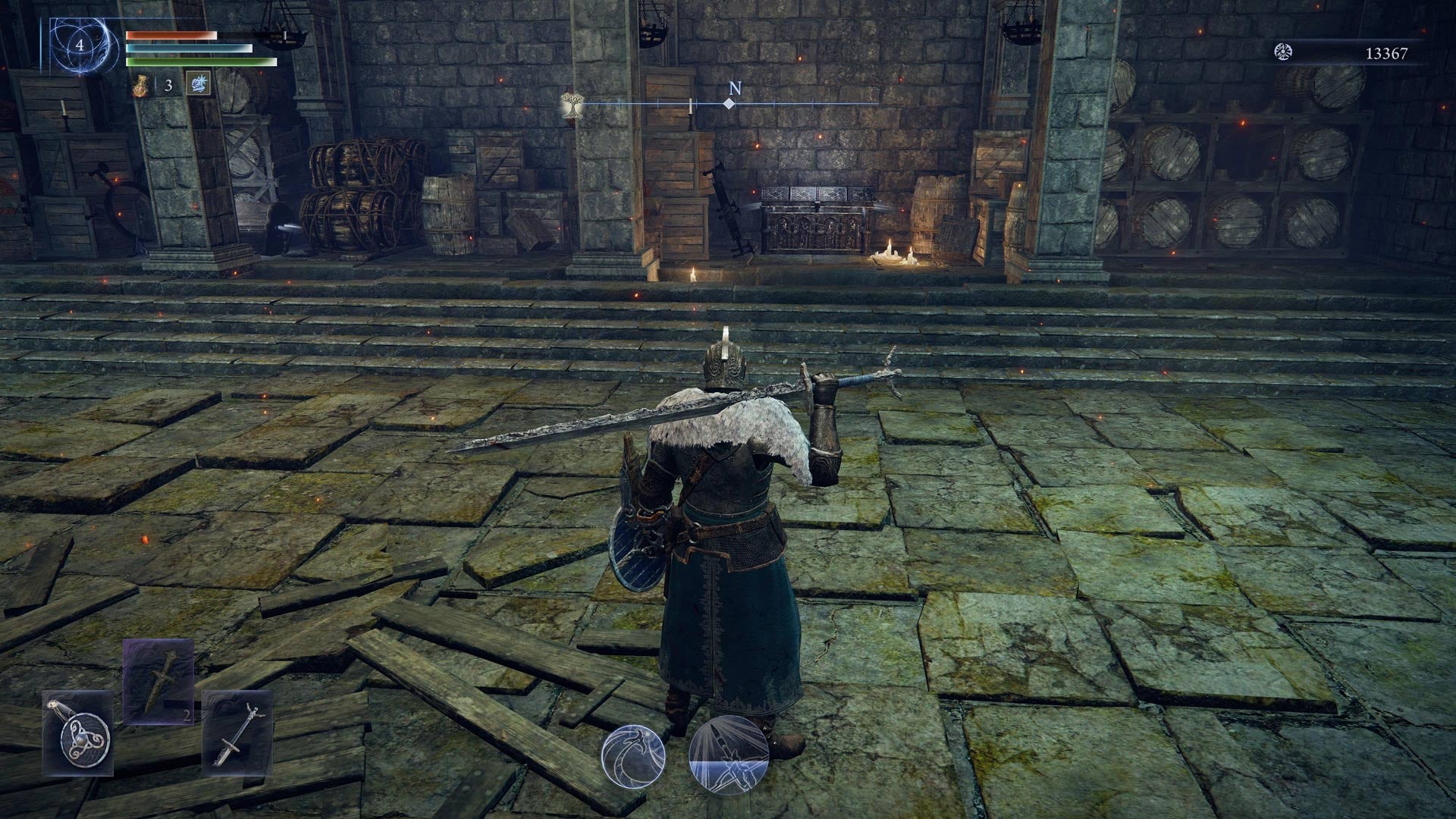Select the health bar at top left
This screenshot has width=1456, height=819.
pyautogui.click(x=172, y=35)
